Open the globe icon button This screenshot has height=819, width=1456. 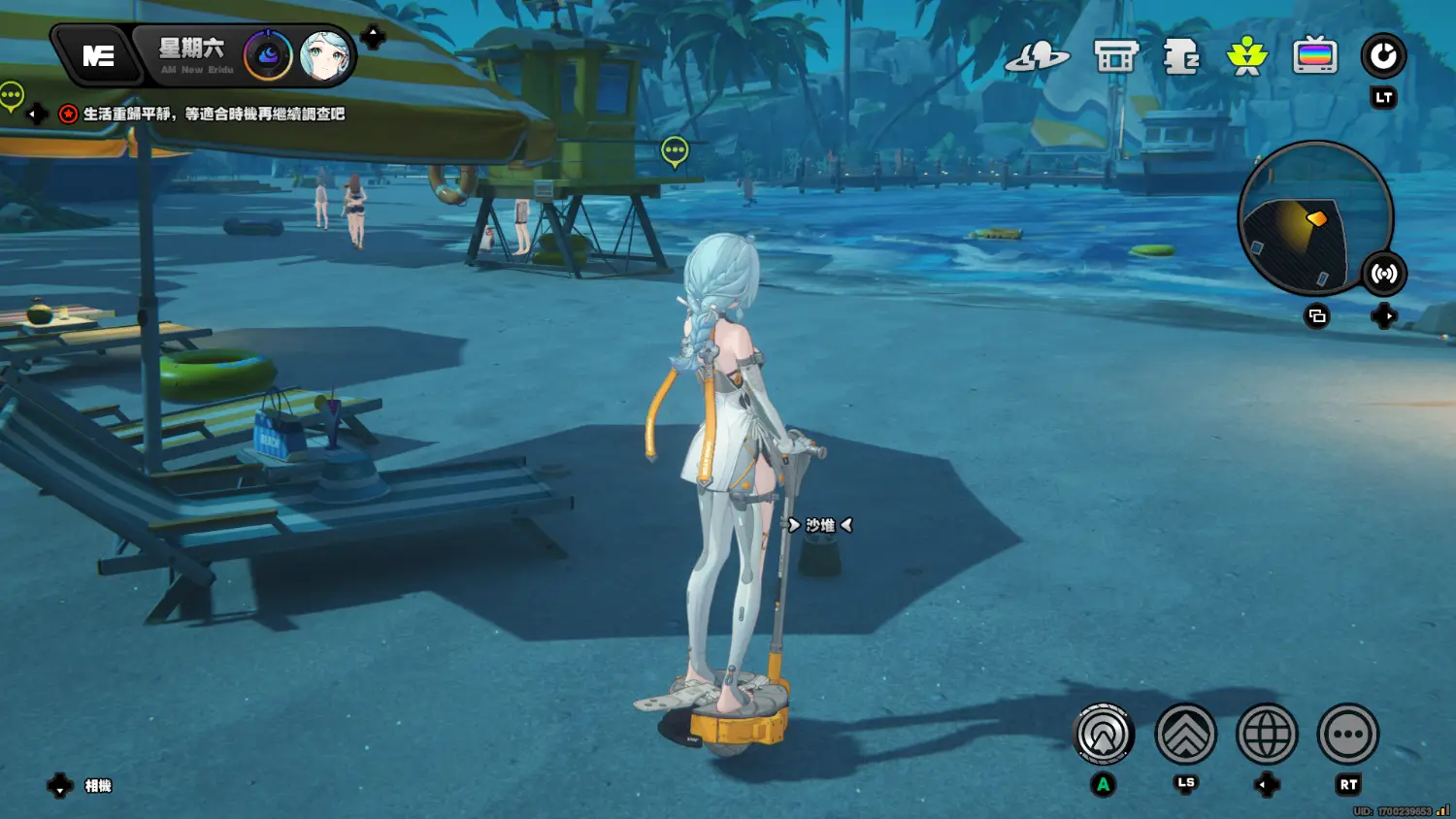tap(1267, 735)
